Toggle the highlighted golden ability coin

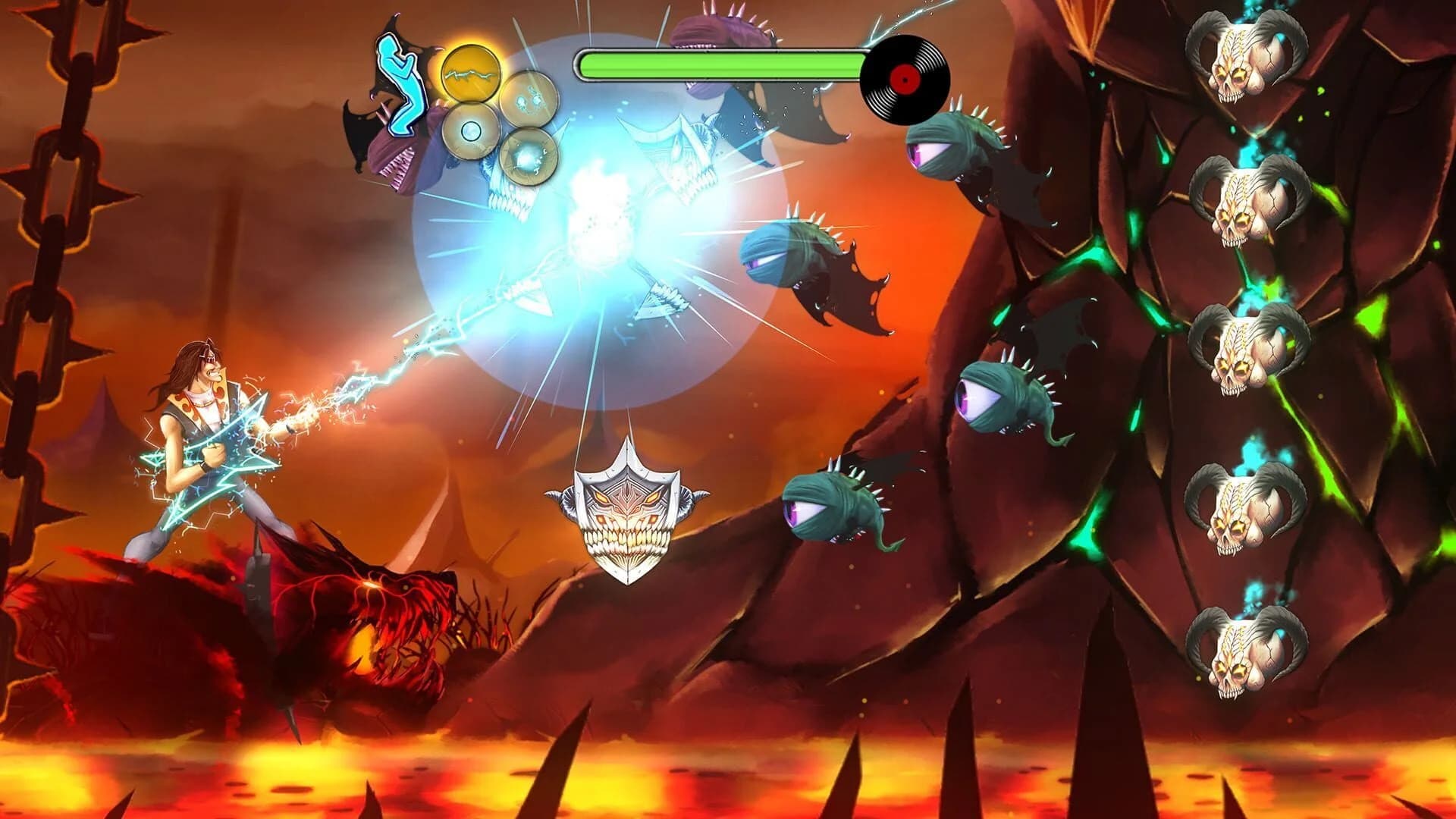tap(470, 74)
